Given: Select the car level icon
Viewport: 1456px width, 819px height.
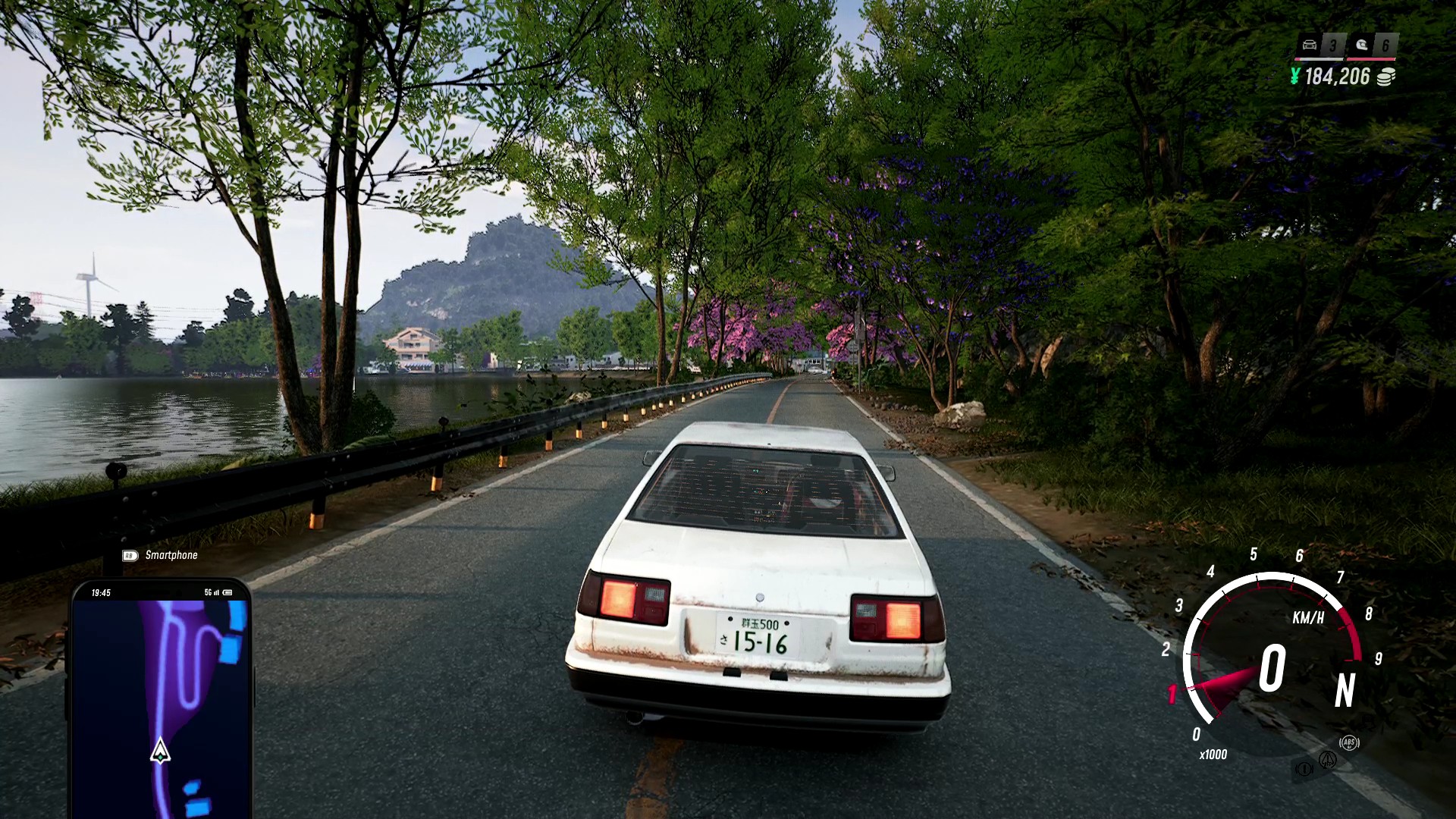Looking at the screenshot, I should coord(1310,45).
